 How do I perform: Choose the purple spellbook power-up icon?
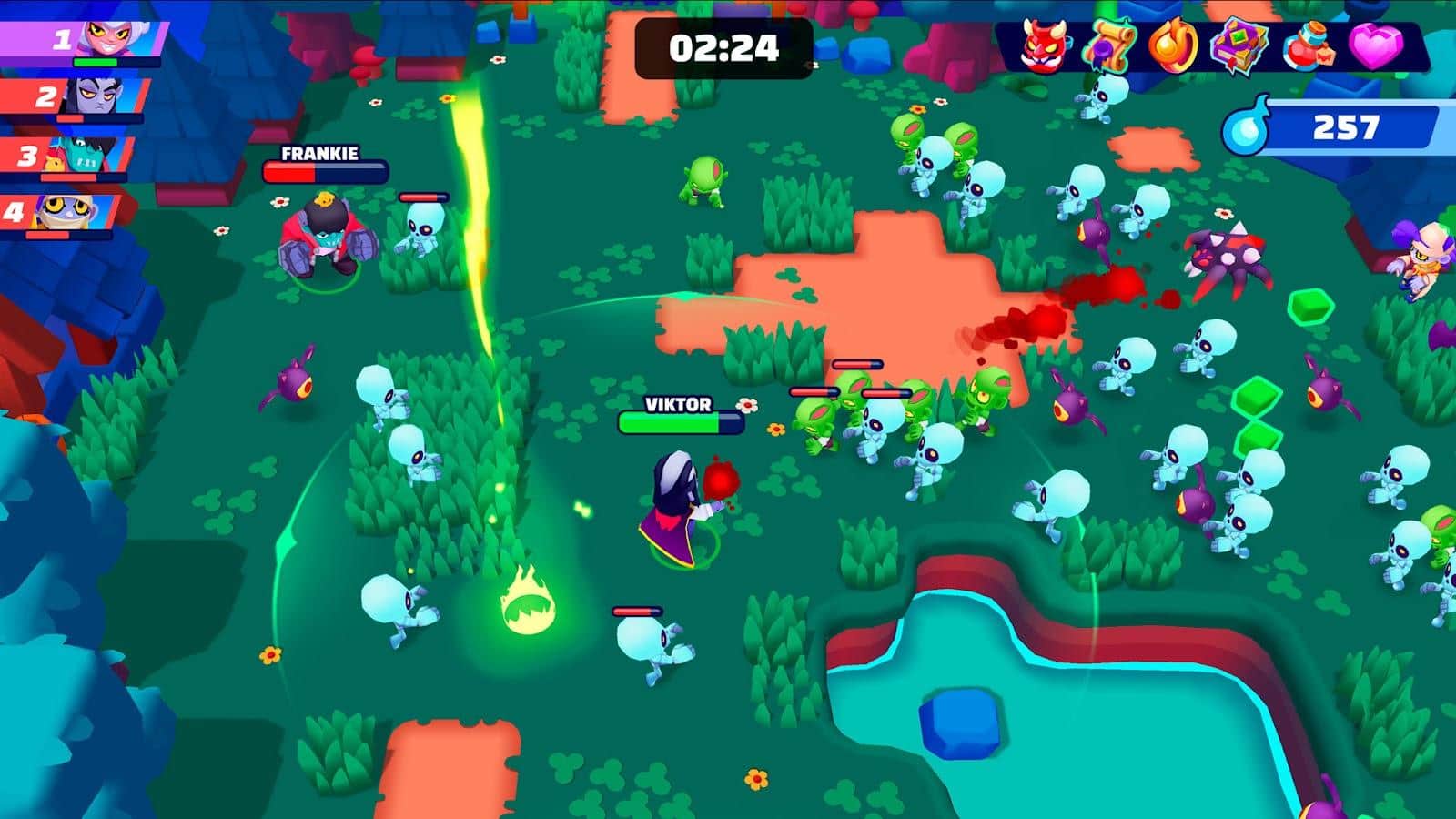[1239, 45]
